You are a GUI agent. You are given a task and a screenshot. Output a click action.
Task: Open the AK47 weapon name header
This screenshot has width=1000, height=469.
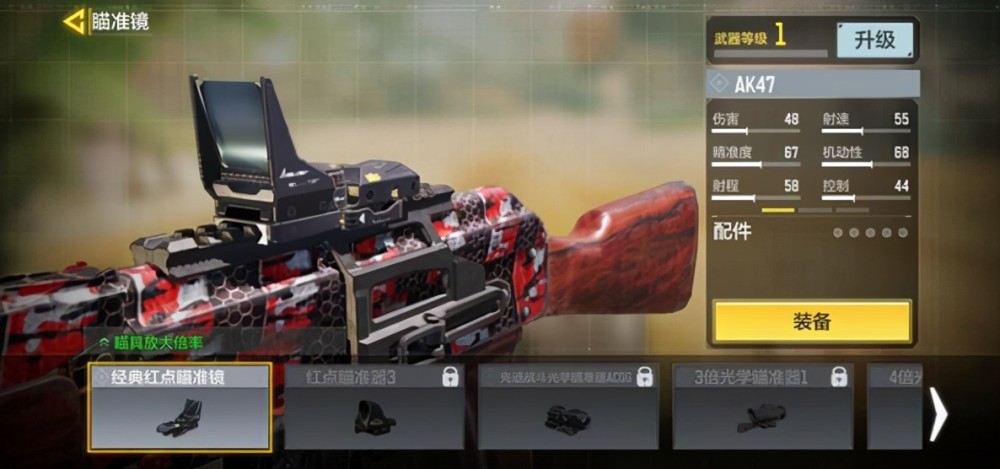coord(812,84)
